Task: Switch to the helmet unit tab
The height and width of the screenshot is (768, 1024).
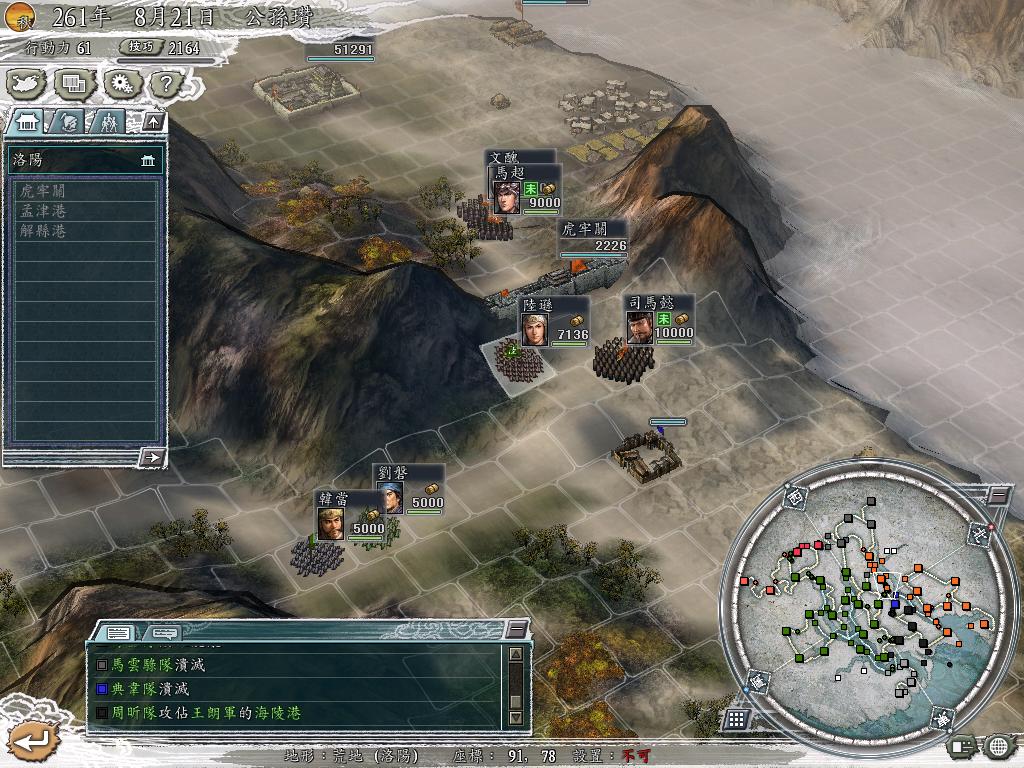Action: pos(69,122)
